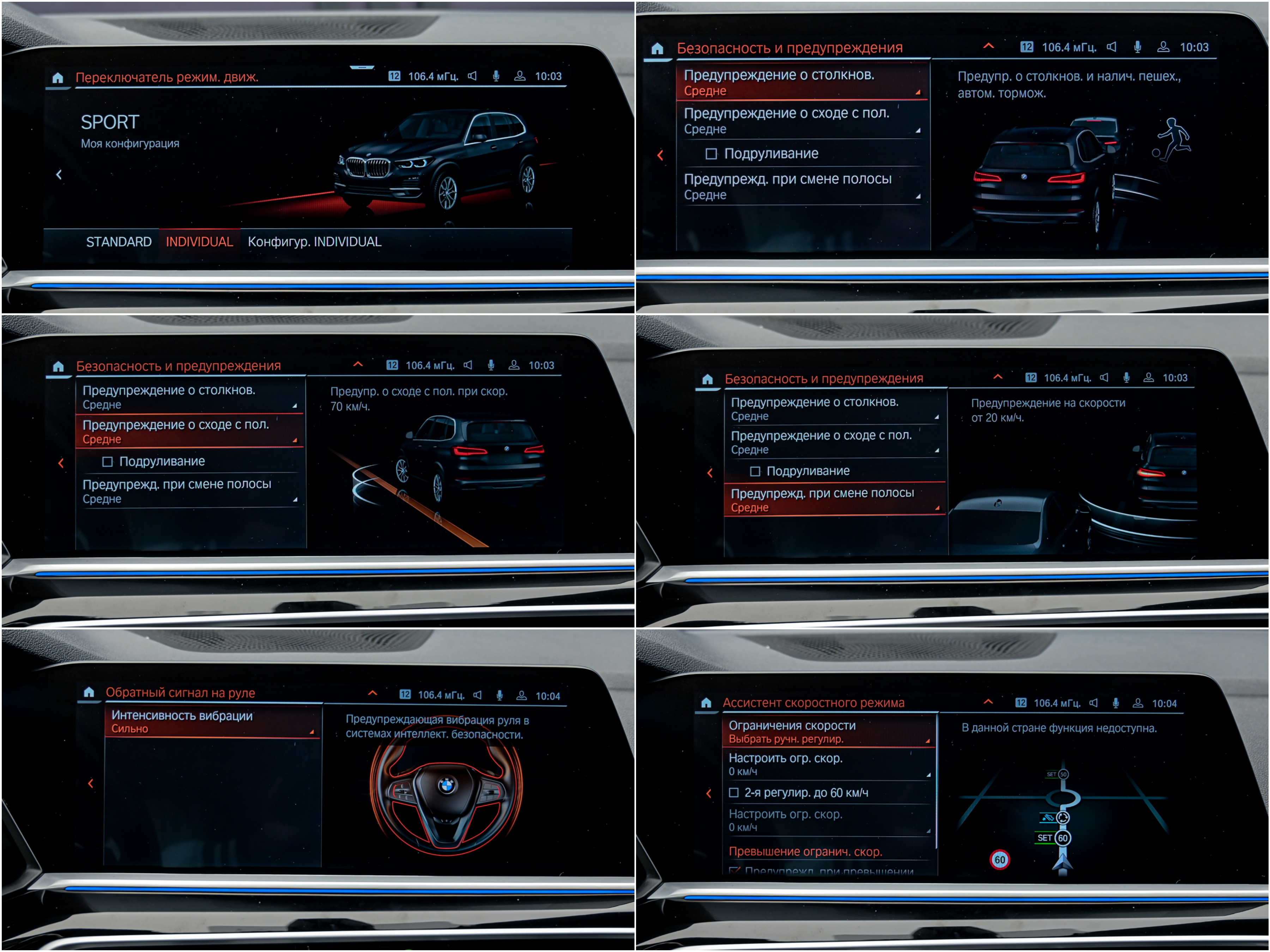Select the STANDARD driving mode tab

118,242
